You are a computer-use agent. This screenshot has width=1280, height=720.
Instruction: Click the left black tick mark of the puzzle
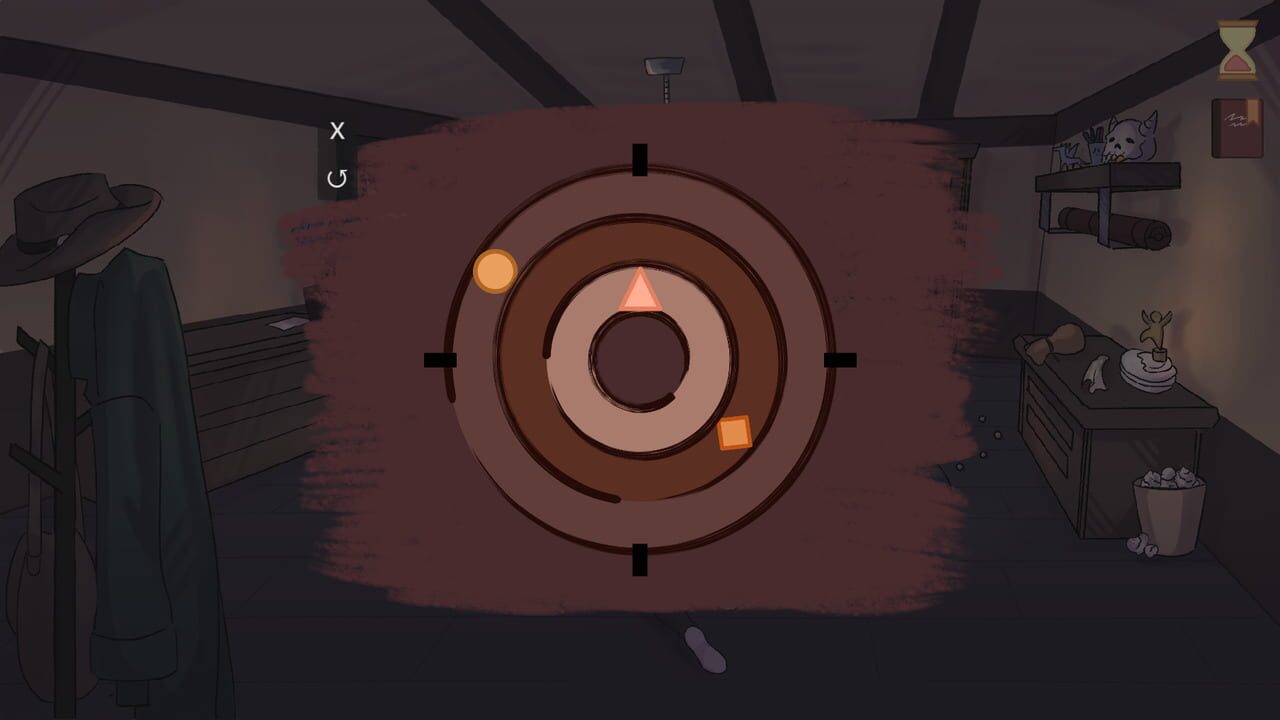tap(441, 358)
